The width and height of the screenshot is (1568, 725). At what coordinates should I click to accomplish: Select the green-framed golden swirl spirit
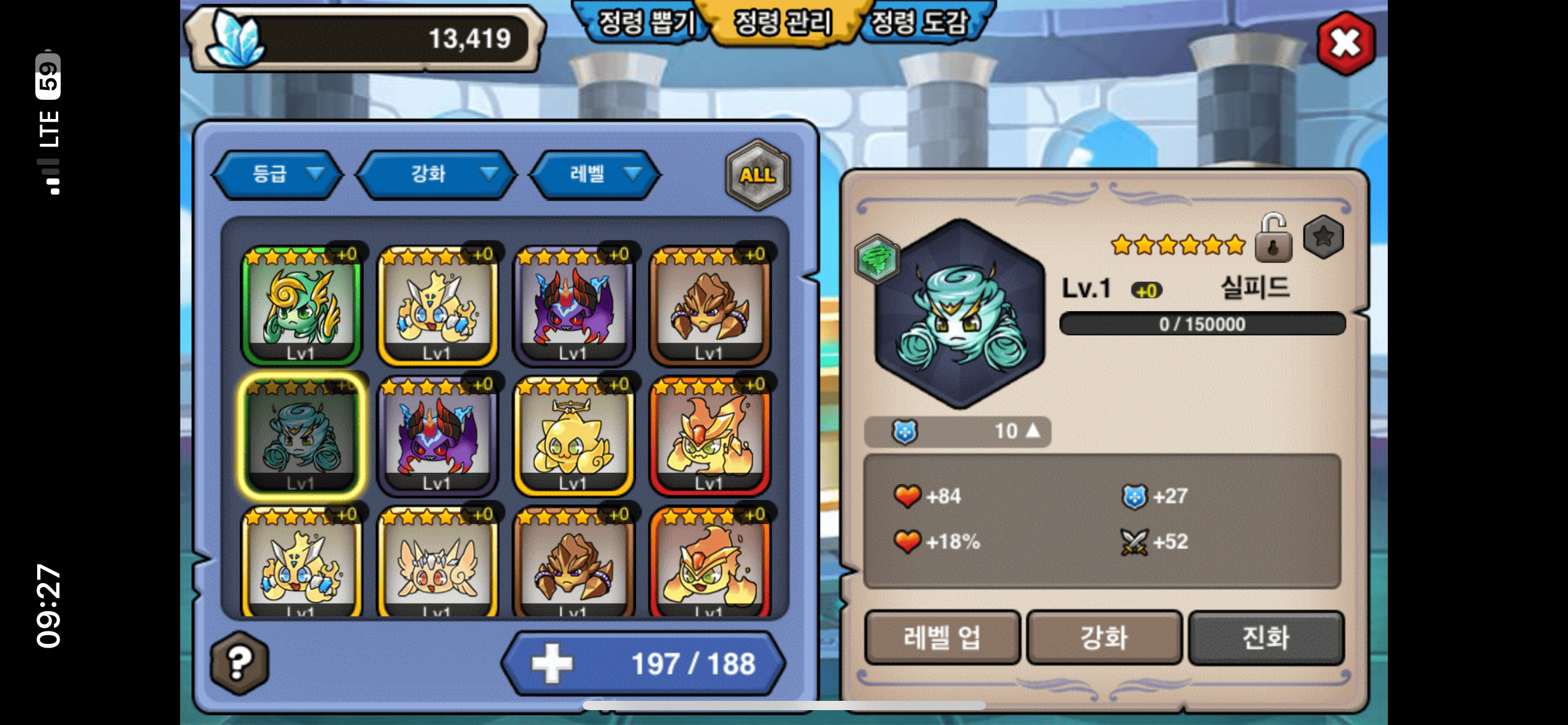(x=301, y=305)
